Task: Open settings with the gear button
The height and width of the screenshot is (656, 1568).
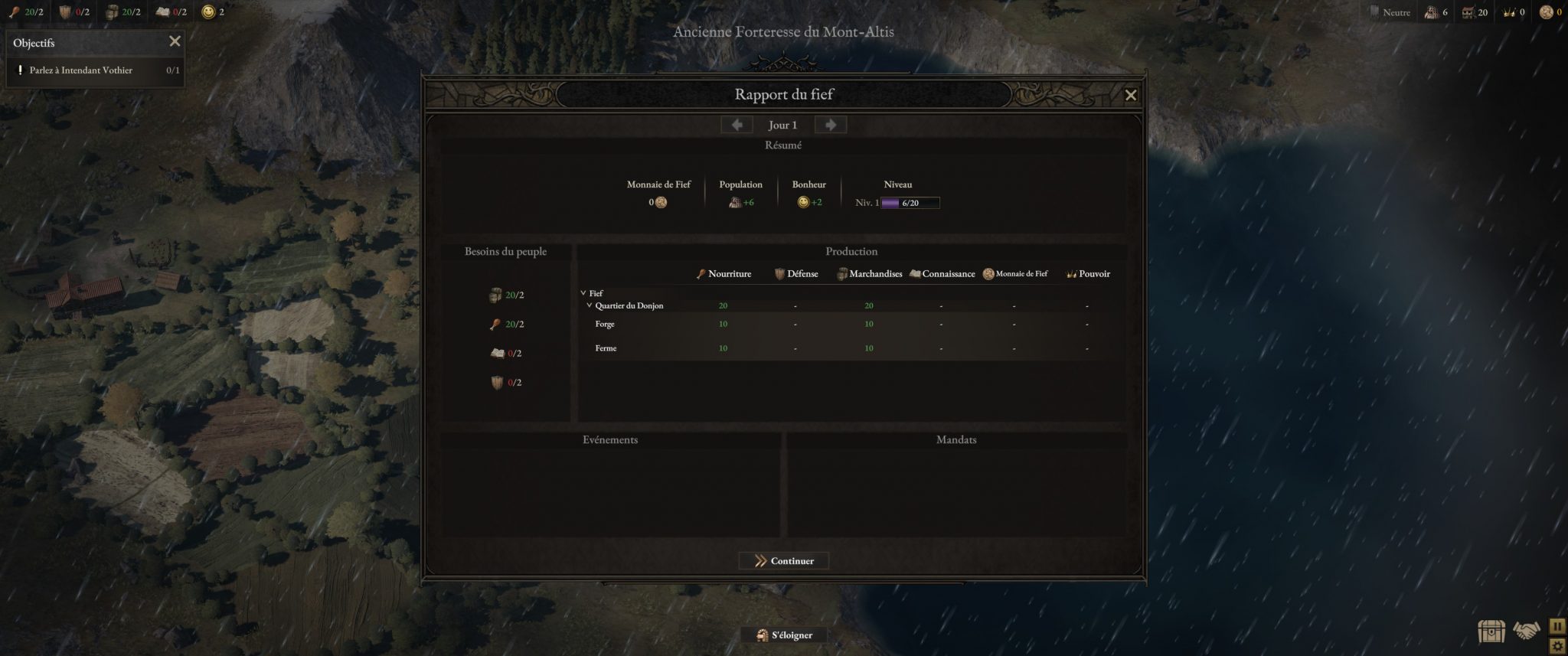Action: 1557,646
